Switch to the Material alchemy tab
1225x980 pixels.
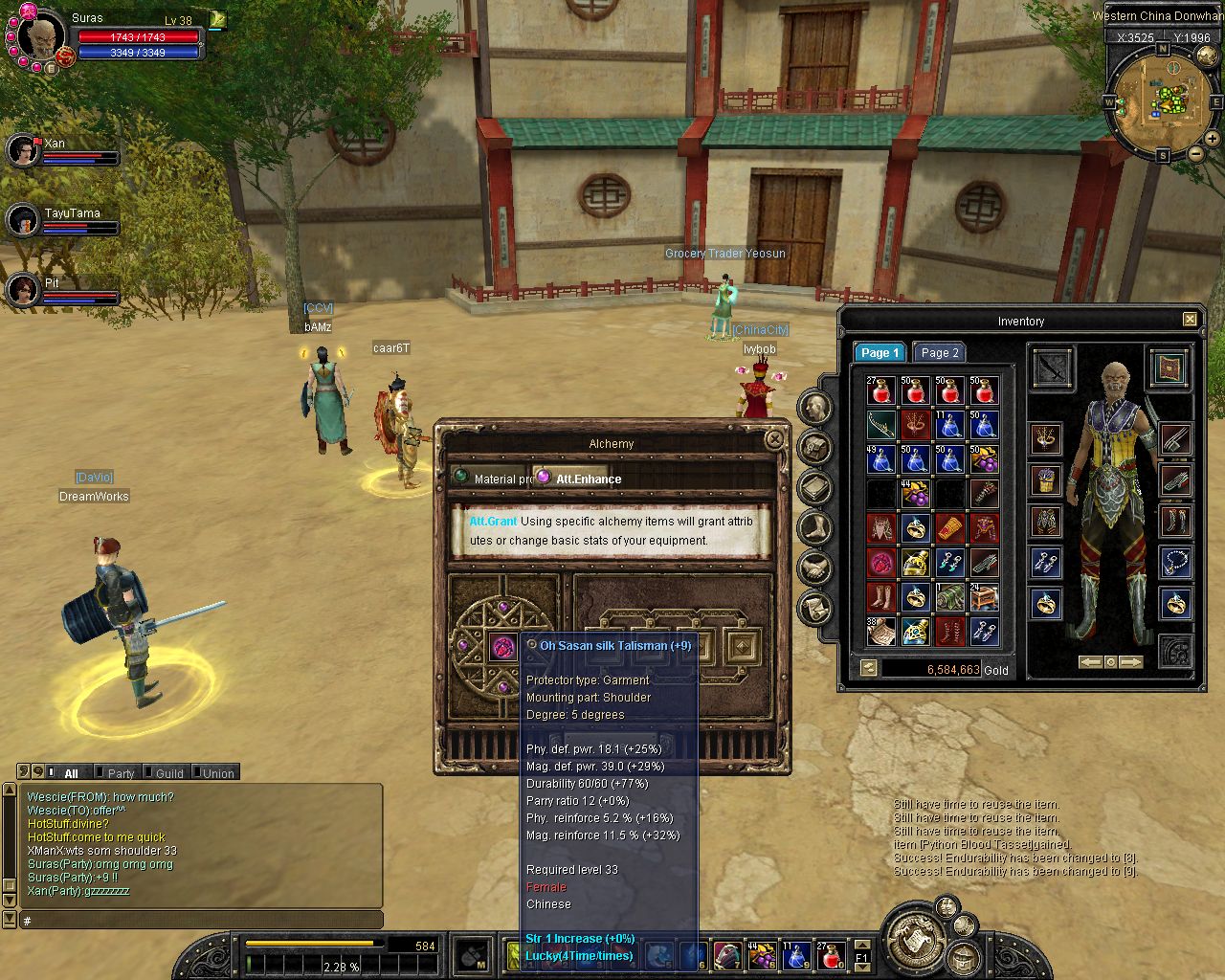coord(492,479)
